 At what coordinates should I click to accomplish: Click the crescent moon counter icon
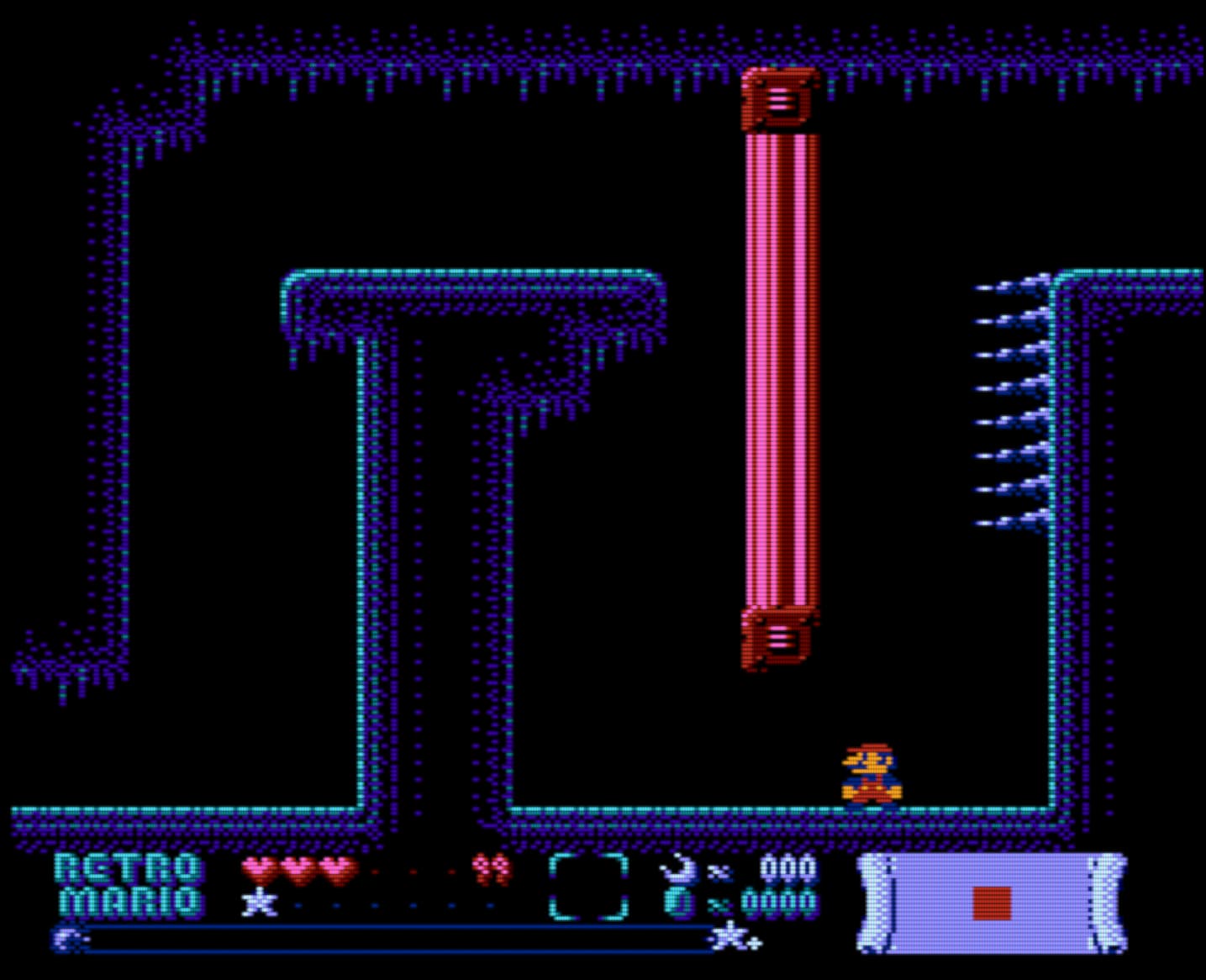tap(678, 869)
